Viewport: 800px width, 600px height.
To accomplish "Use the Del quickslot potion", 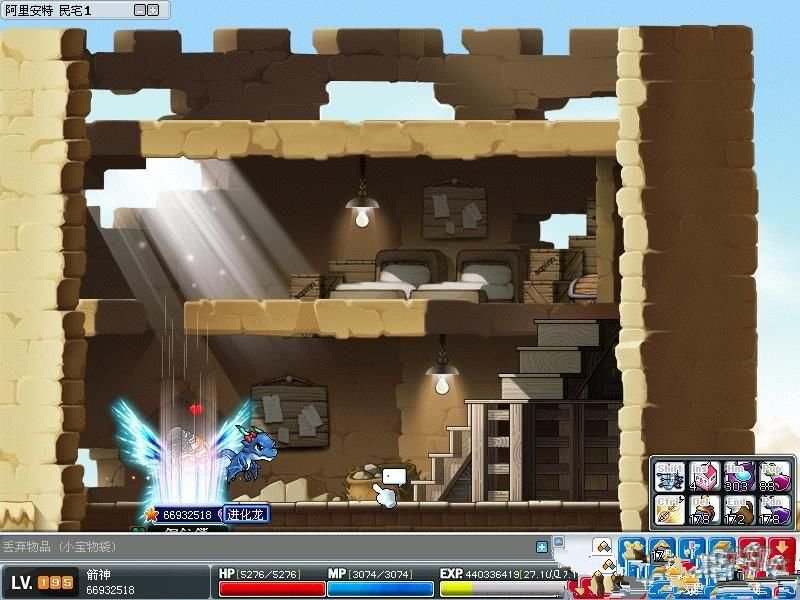I will (703, 510).
